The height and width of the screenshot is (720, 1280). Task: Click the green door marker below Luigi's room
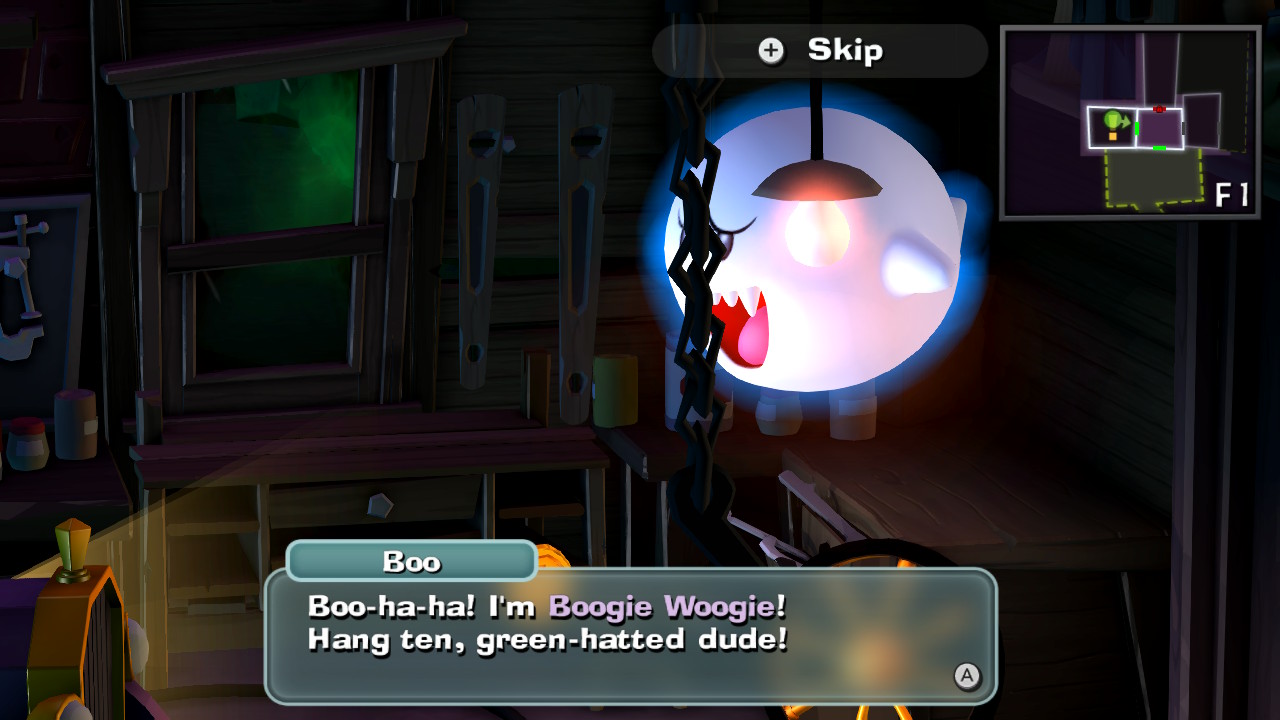point(1160,148)
